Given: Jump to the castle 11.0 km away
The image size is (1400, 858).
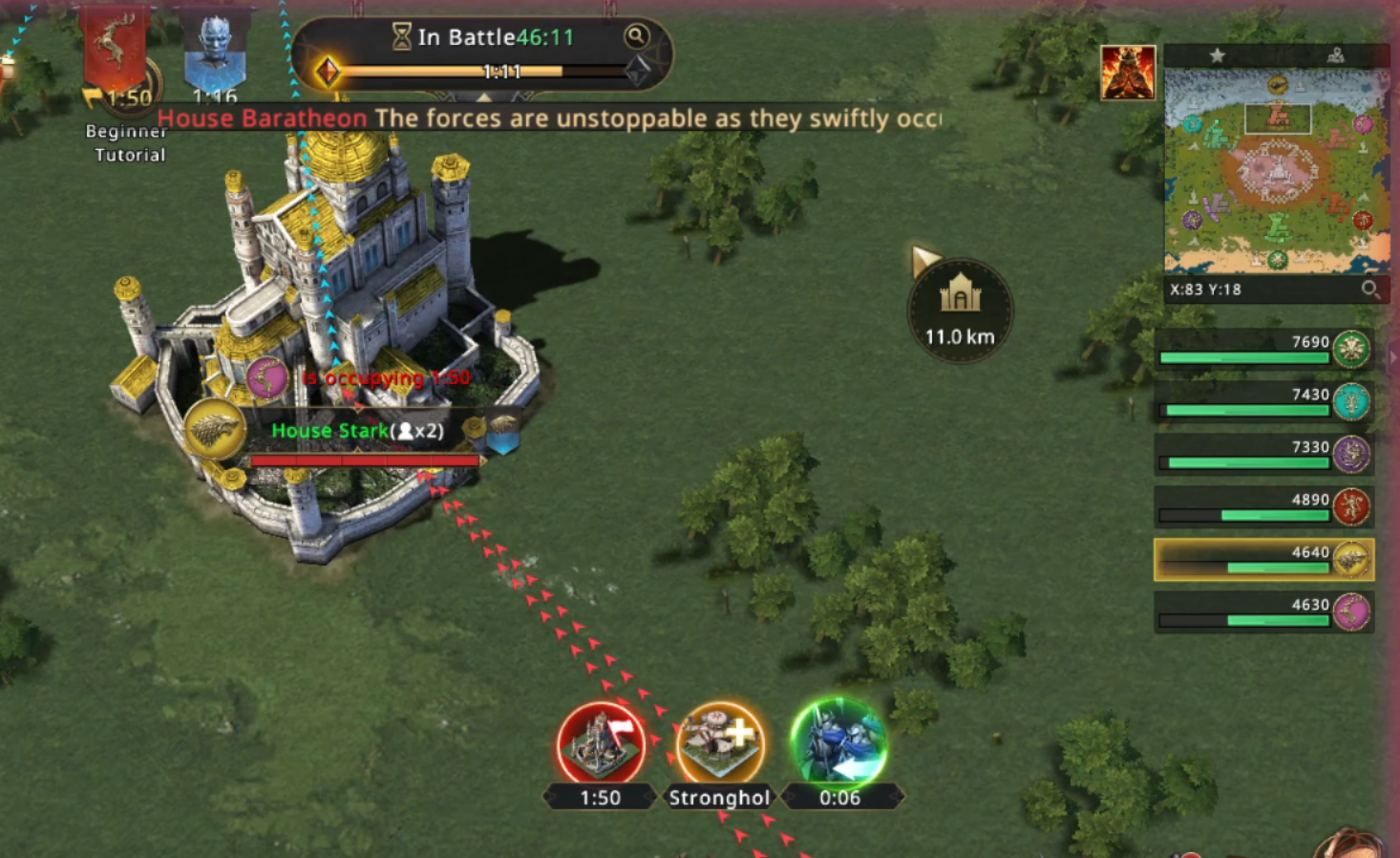Looking at the screenshot, I should [960, 310].
